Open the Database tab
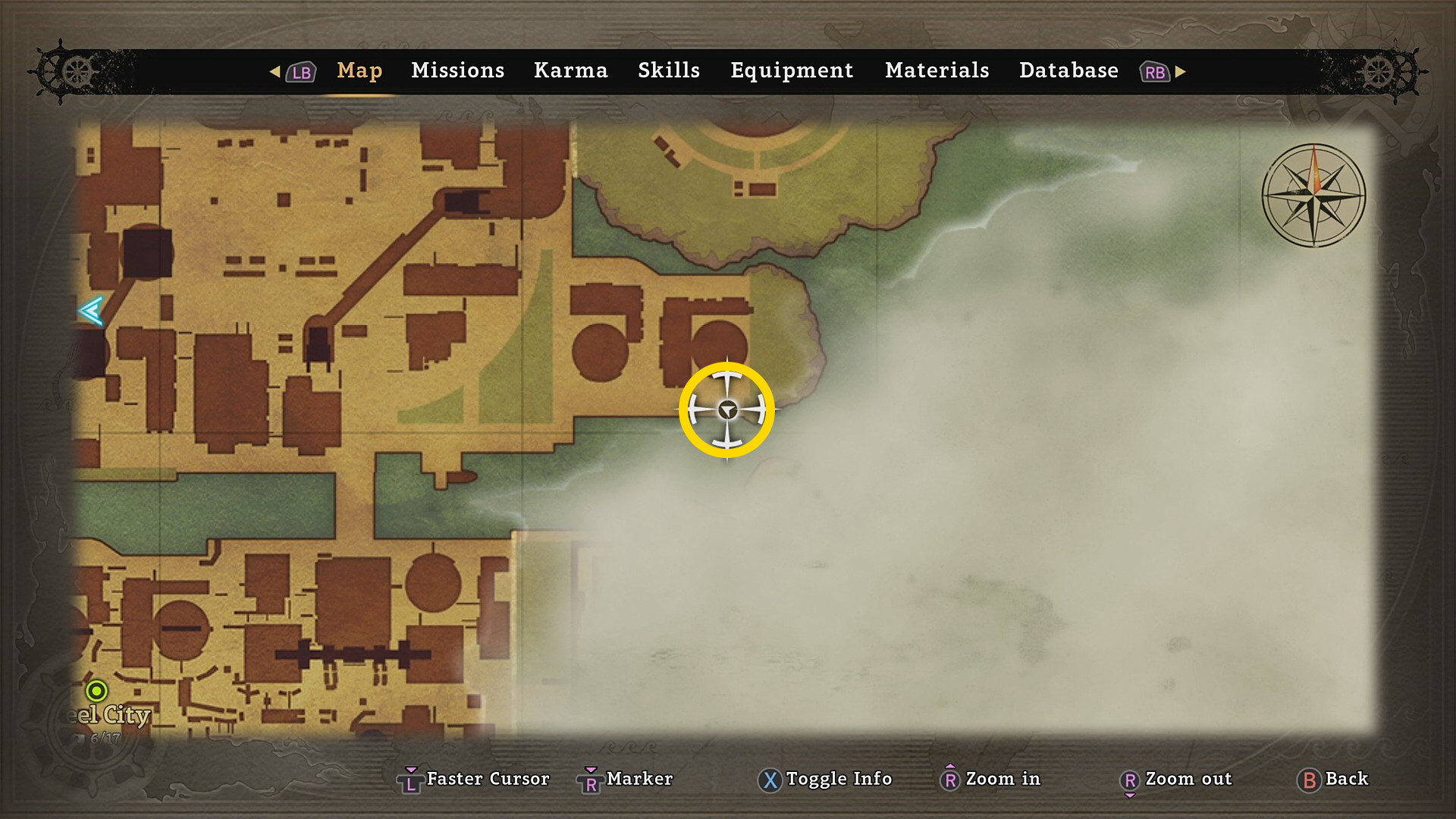The height and width of the screenshot is (819, 1456). pyautogui.click(x=1068, y=71)
